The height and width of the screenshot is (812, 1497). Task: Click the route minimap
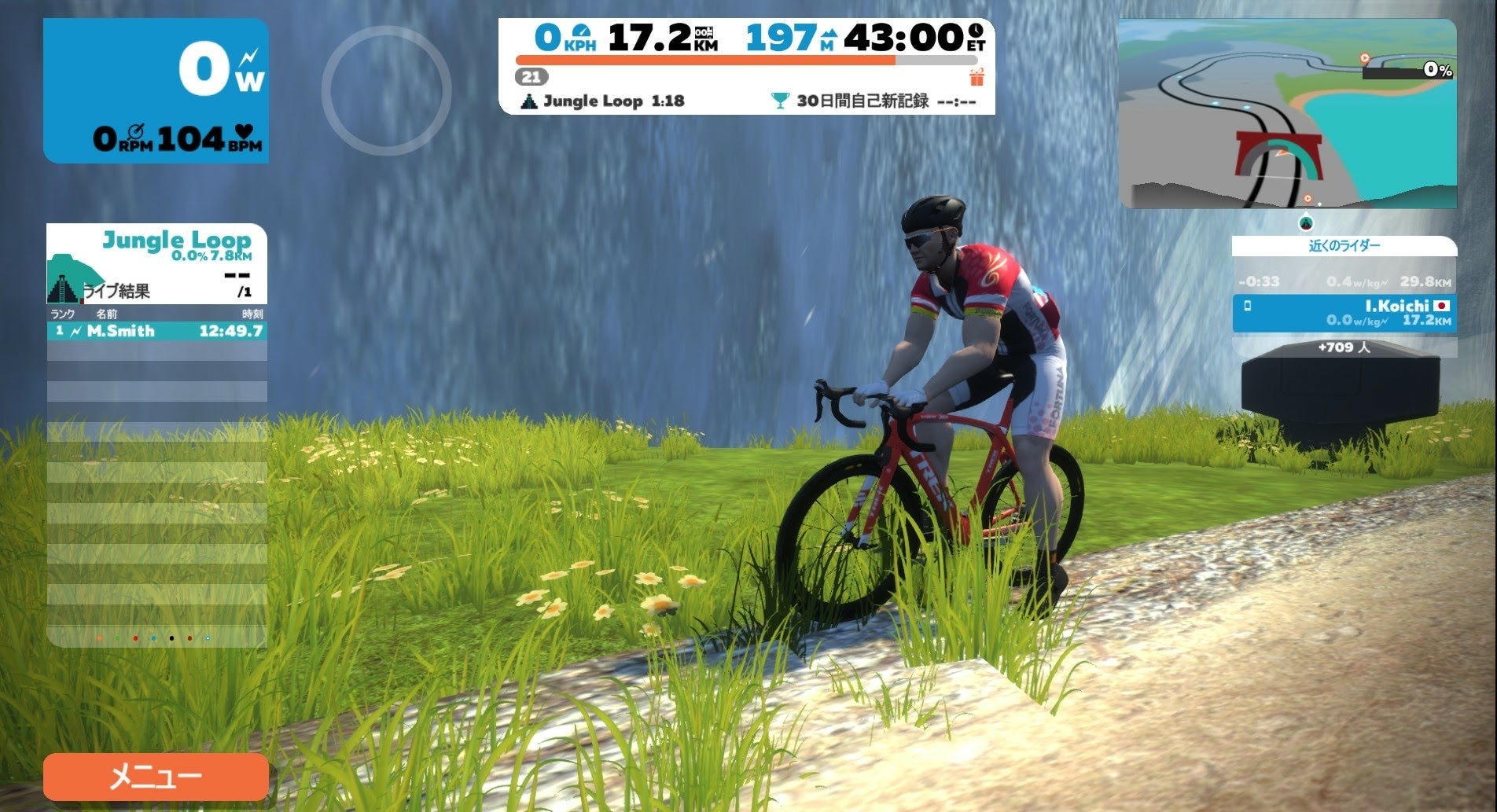(x=1287, y=114)
